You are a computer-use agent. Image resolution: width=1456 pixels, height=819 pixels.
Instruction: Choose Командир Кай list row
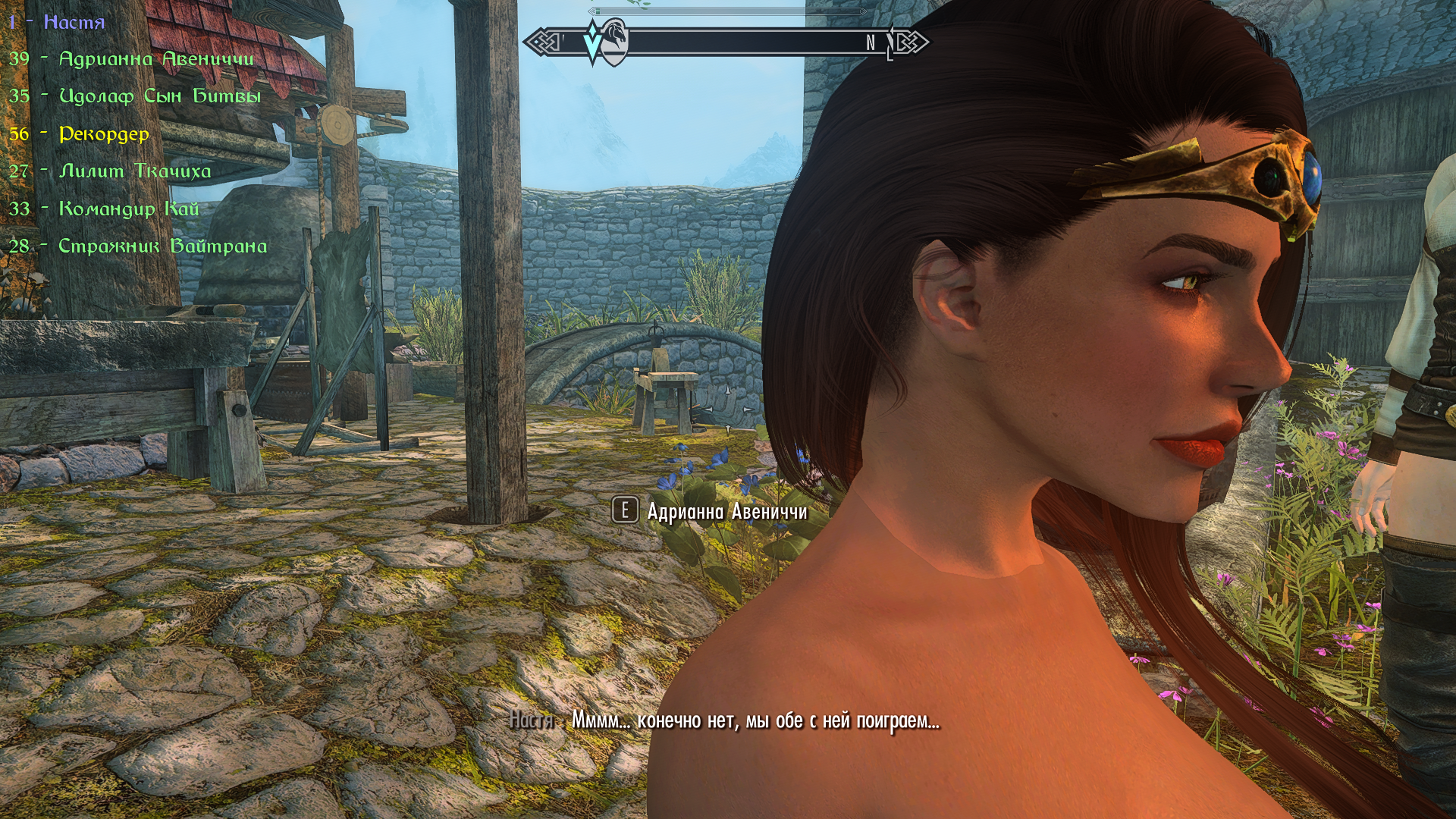[x=128, y=209]
